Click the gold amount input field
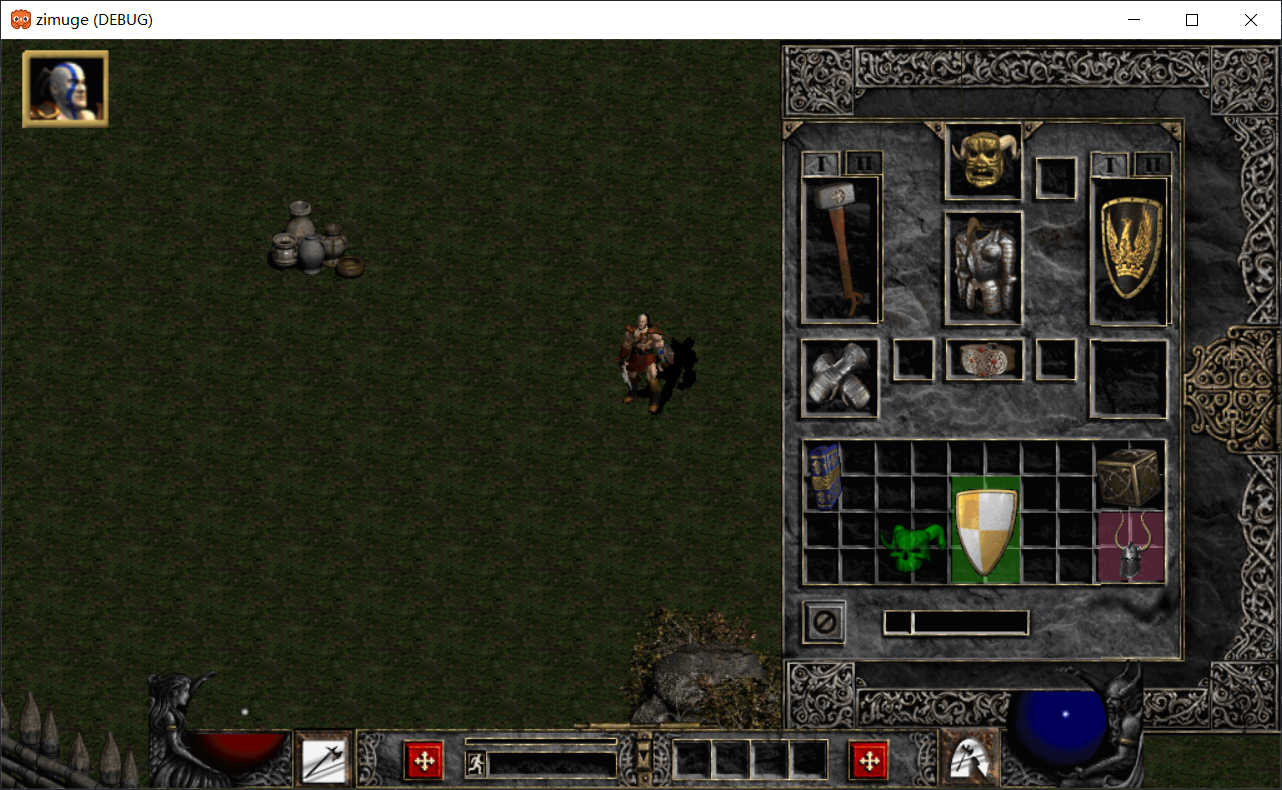Screen dimensions: 1282x790 955,623
